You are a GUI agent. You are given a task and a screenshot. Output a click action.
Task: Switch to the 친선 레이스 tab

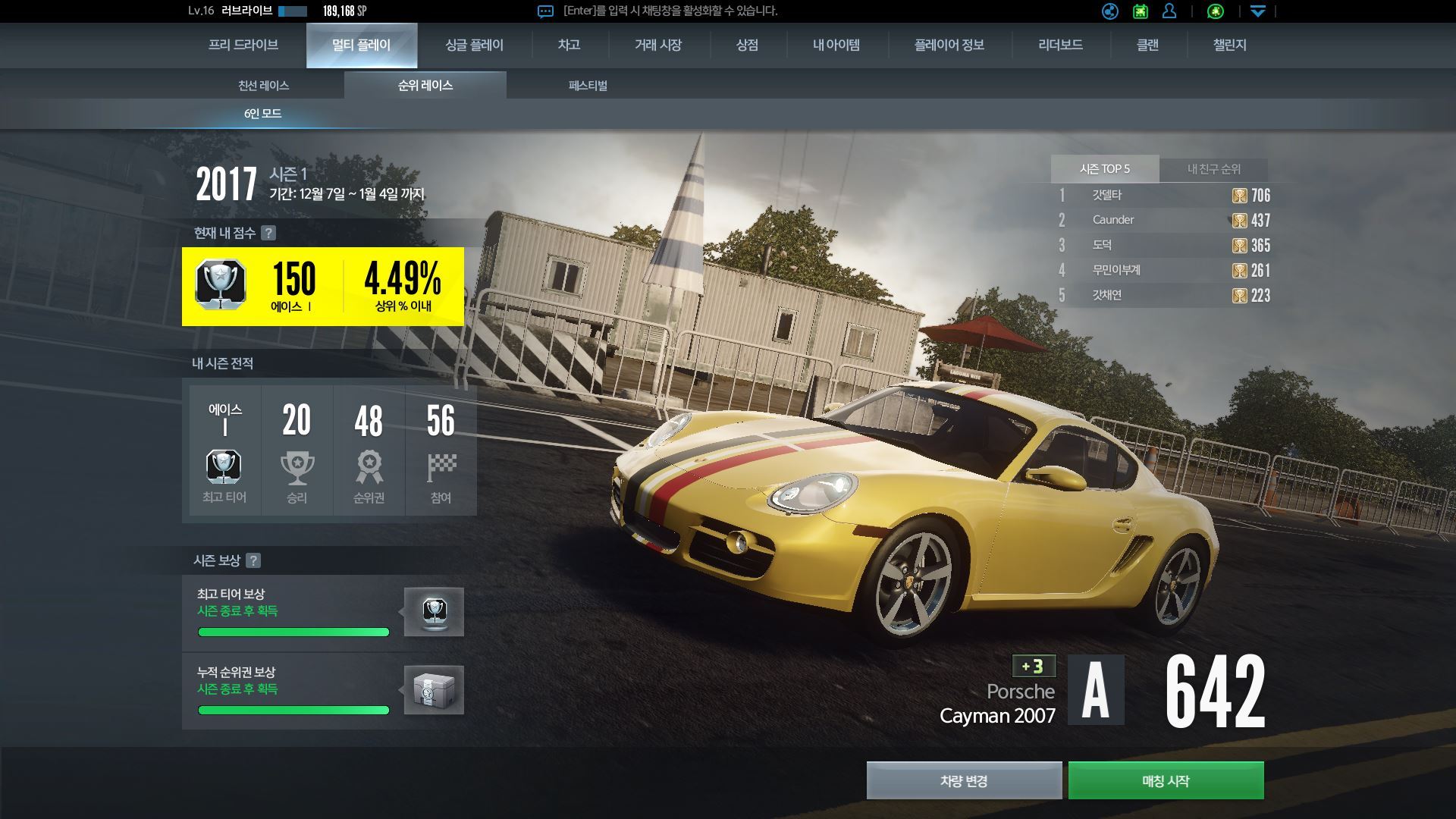pos(263,86)
